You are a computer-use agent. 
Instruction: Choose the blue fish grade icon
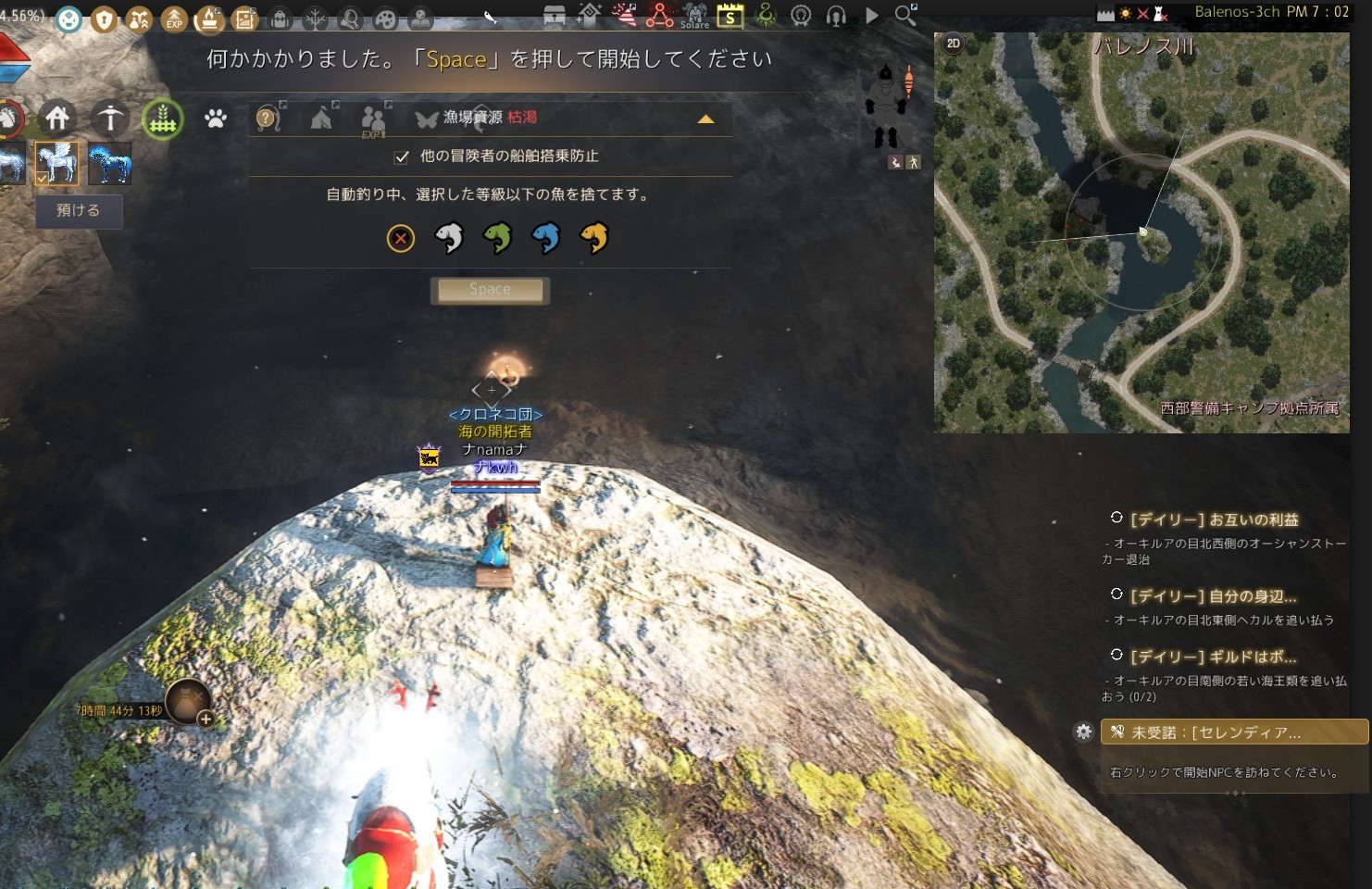pos(545,238)
